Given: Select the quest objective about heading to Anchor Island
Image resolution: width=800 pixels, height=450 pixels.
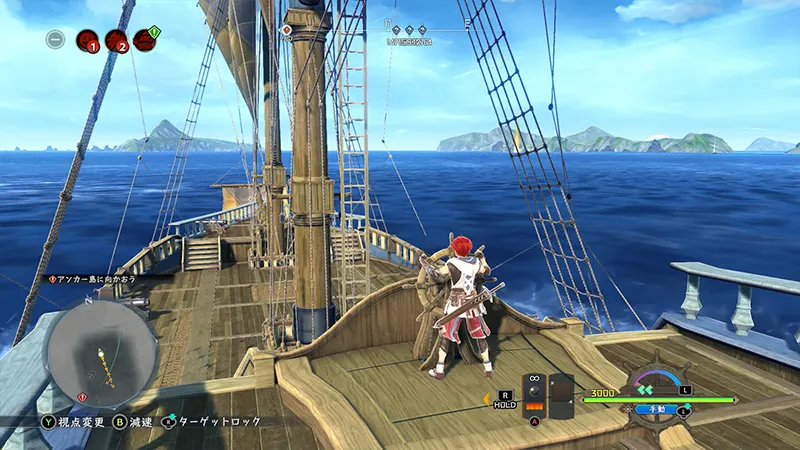Looking at the screenshot, I should point(97,277).
